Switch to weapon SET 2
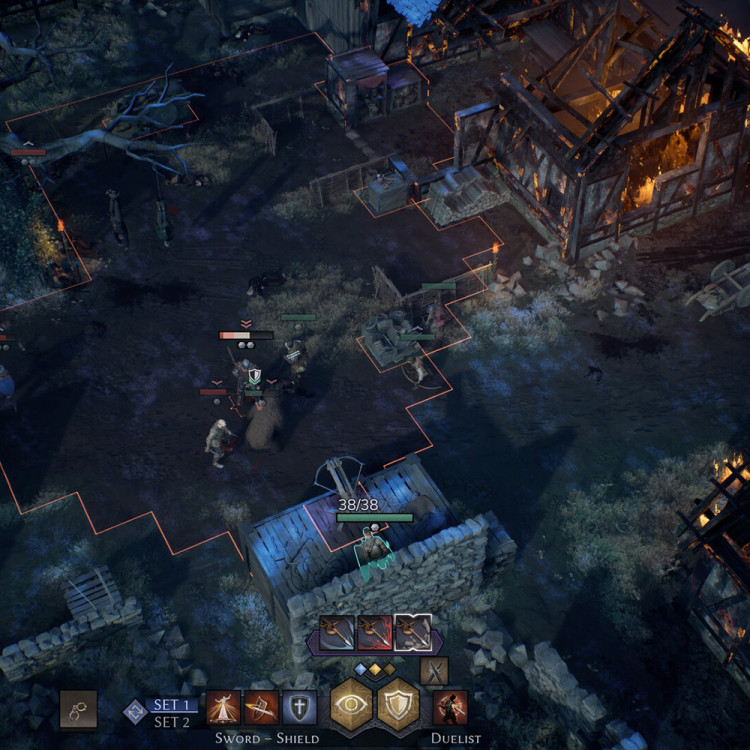 pos(171,722)
